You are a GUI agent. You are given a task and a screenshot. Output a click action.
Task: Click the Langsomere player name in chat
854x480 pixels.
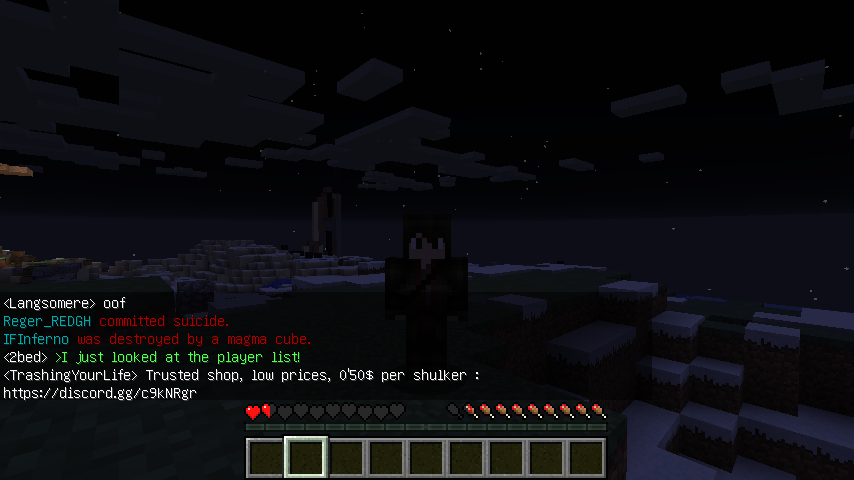coord(49,303)
